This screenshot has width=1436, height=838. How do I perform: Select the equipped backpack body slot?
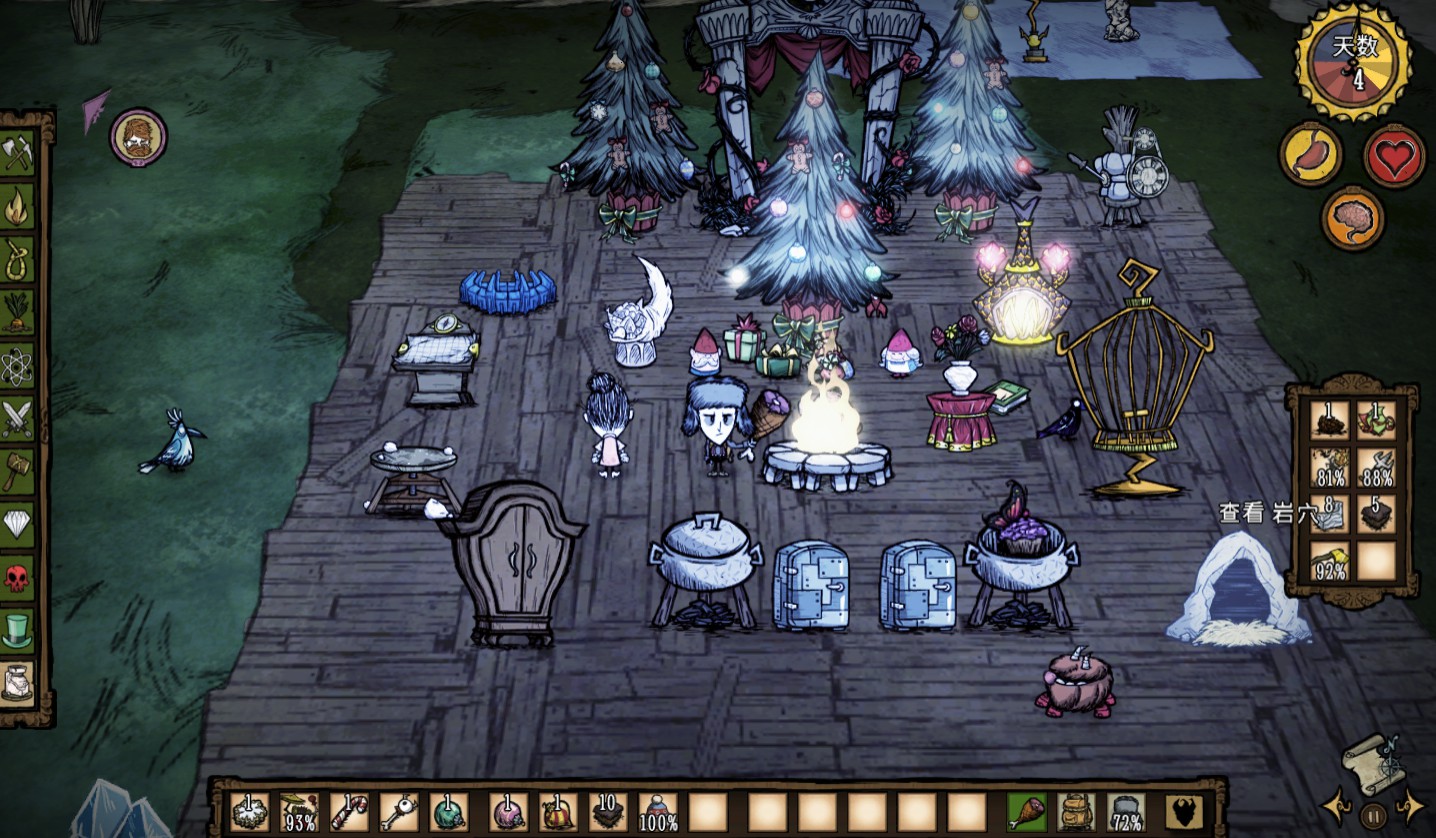[x=1076, y=811]
